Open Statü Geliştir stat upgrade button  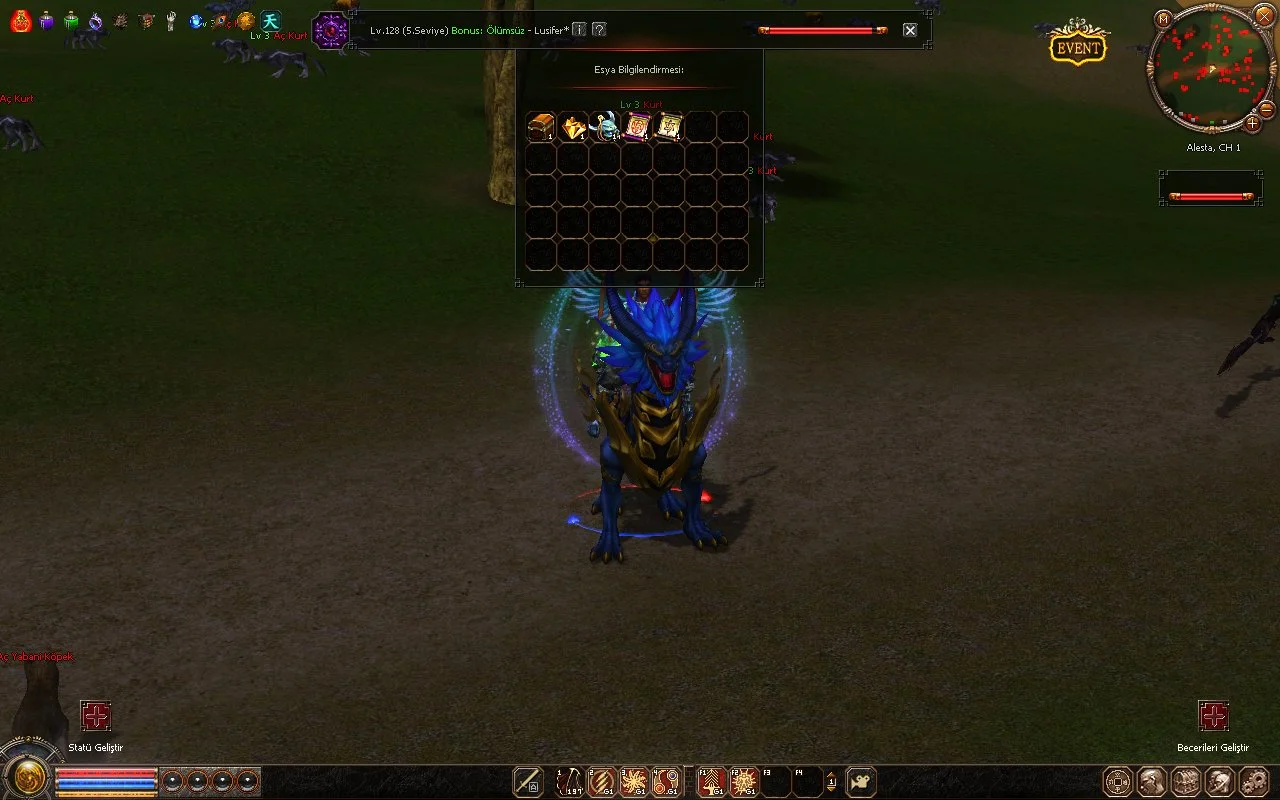pos(95,716)
